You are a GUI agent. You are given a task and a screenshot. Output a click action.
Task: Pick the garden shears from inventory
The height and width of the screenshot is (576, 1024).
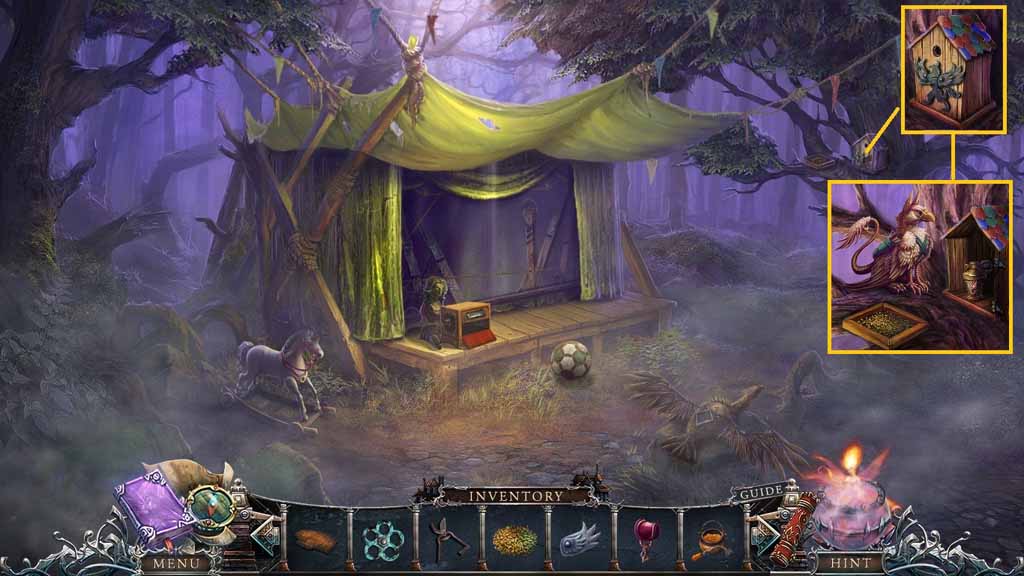pos(447,539)
